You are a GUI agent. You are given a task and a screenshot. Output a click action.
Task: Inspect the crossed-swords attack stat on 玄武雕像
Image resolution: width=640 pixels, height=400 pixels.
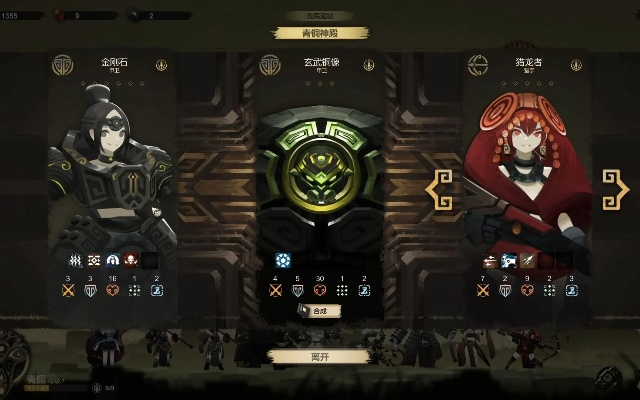coord(277,291)
